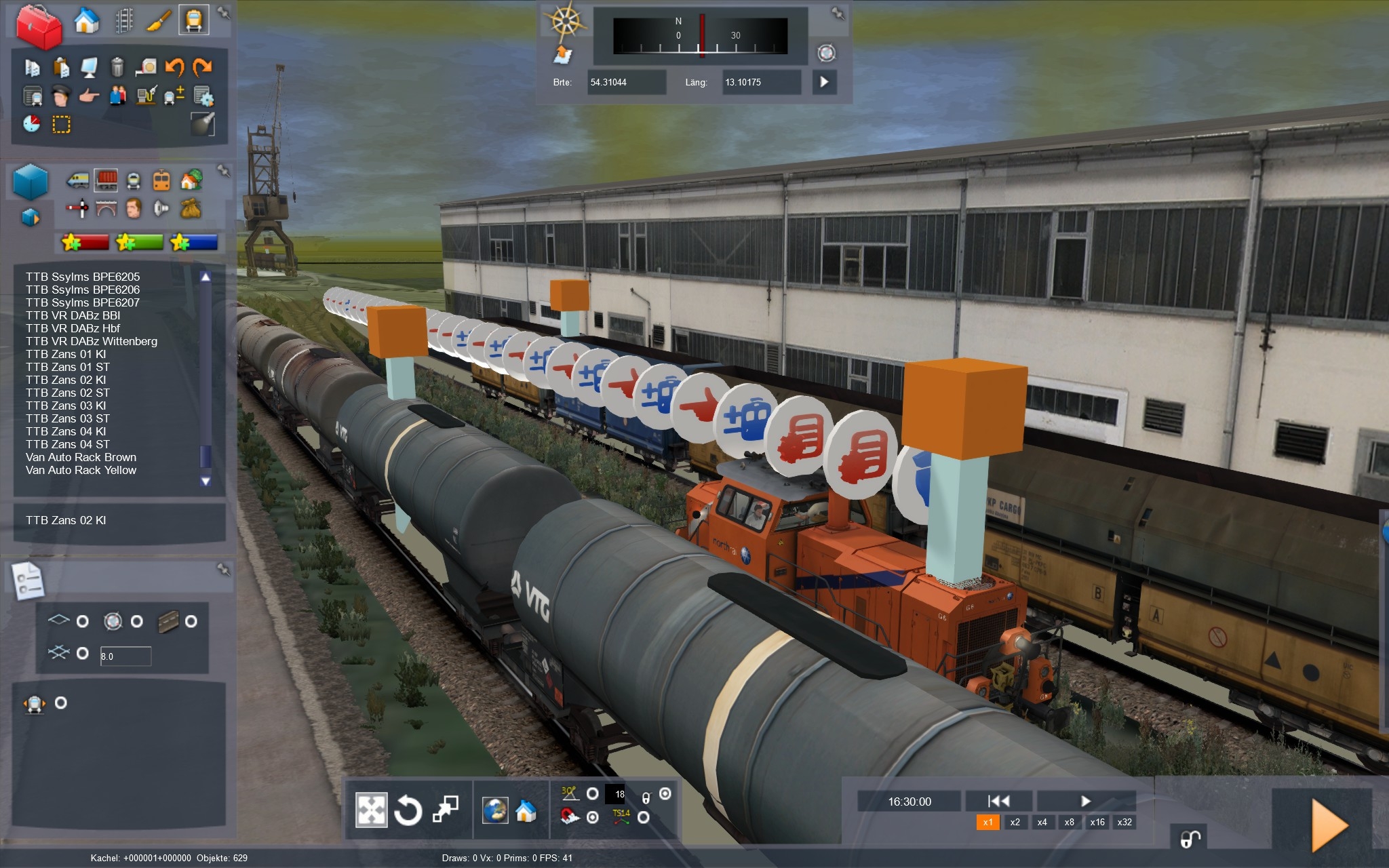This screenshot has height=868, width=1389.
Task: Toggle the blue star filter
Action: click(x=194, y=242)
